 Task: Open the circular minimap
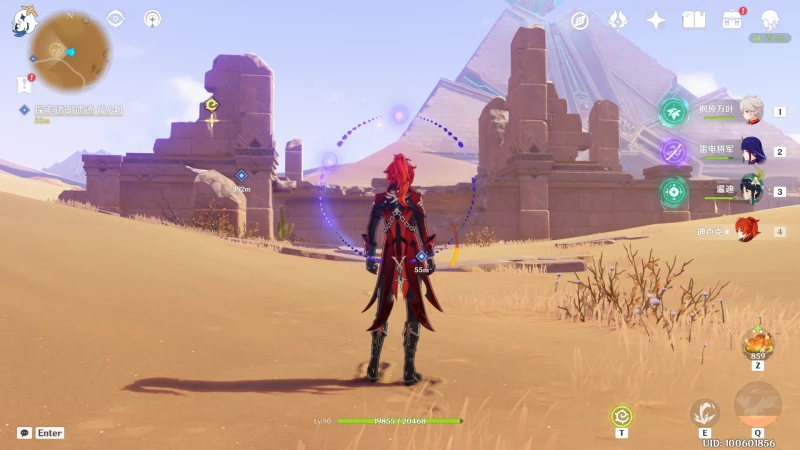tap(69, 51)
